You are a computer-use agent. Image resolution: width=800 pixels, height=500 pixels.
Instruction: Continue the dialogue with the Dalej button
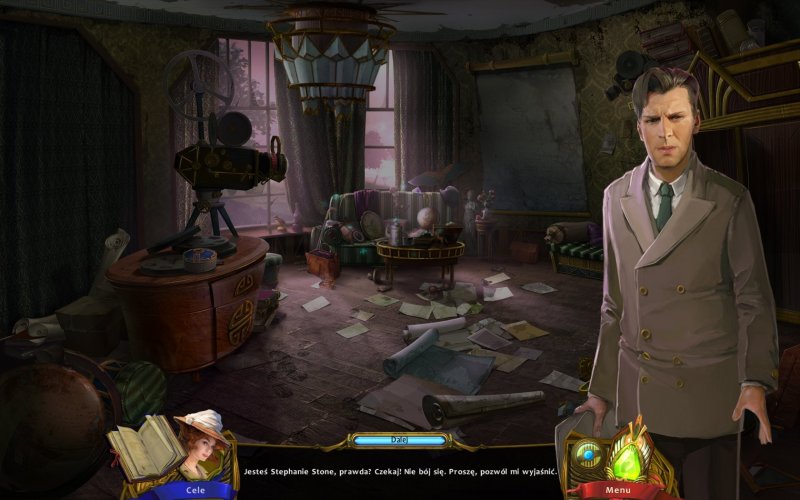(x=399, y=439)
